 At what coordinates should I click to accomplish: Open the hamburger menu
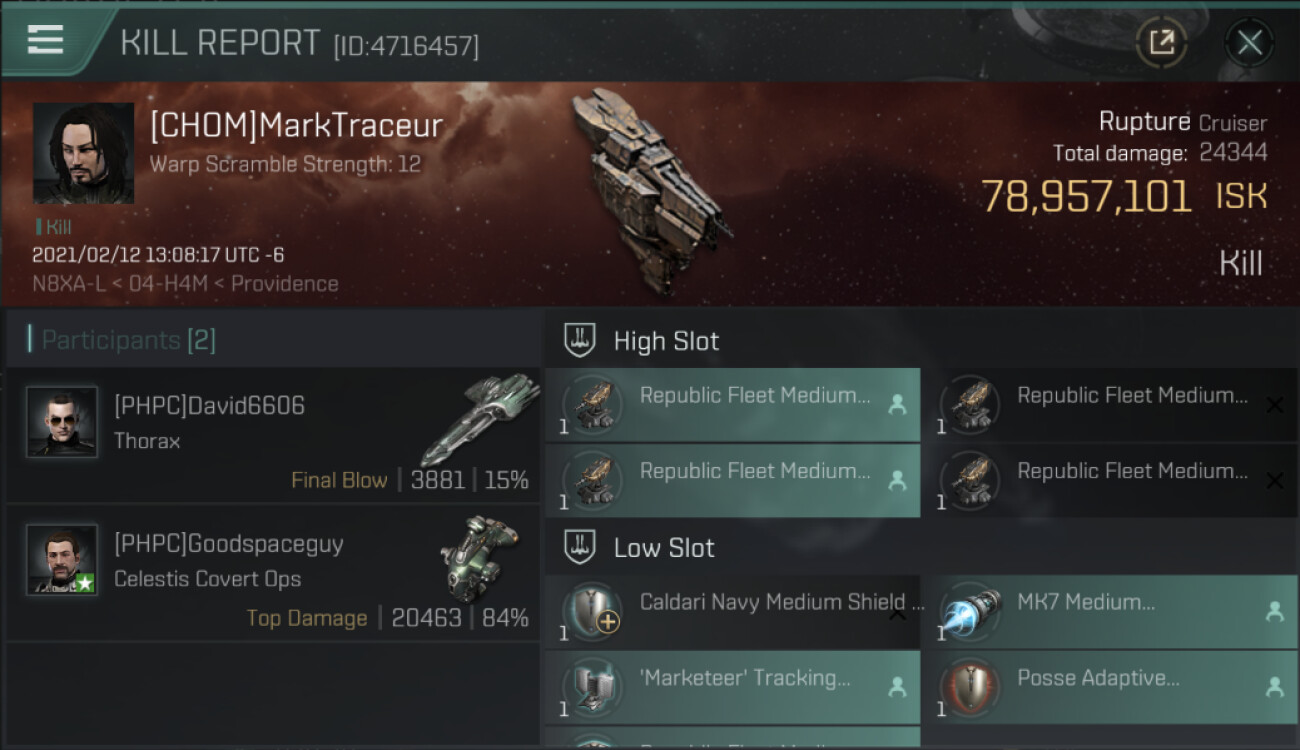pyautogui.click(x=45, y=40)
